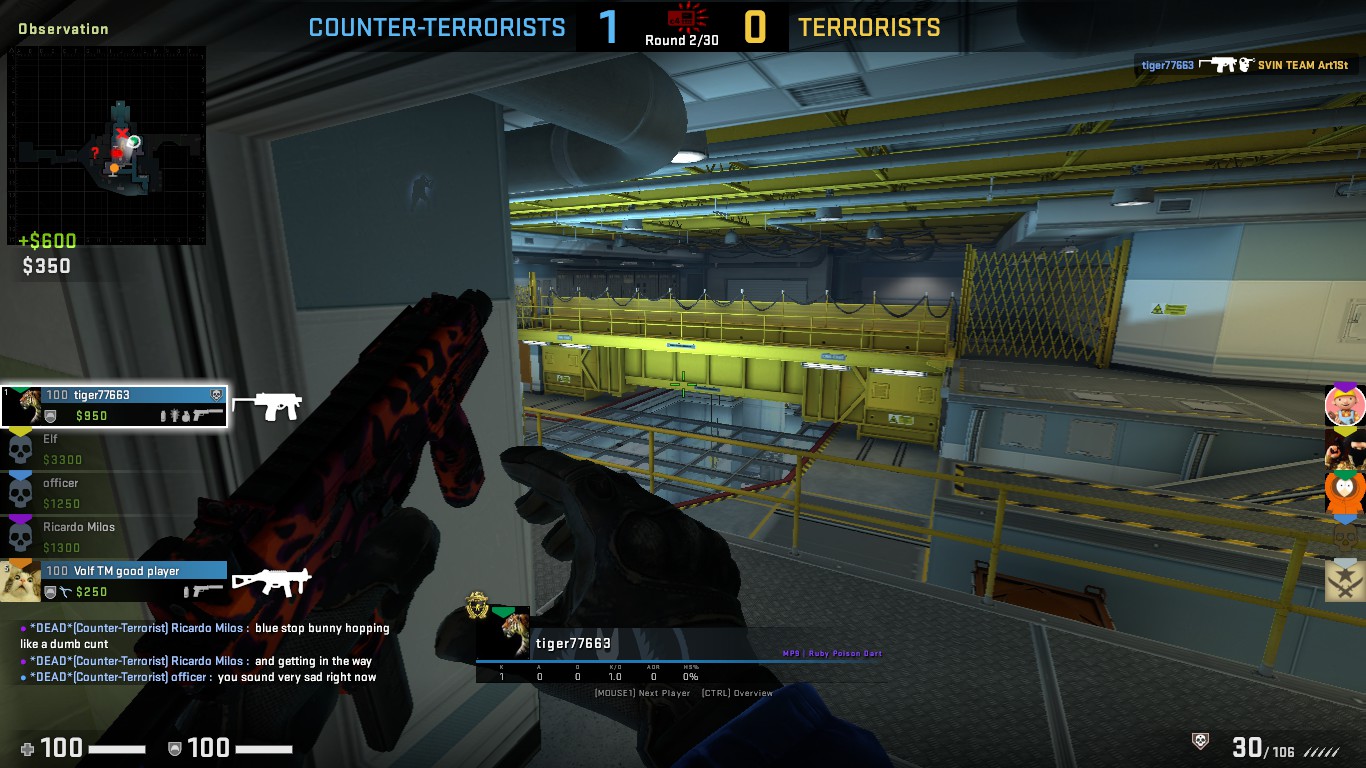Choose the officer row in the team list

coord(114,493)
